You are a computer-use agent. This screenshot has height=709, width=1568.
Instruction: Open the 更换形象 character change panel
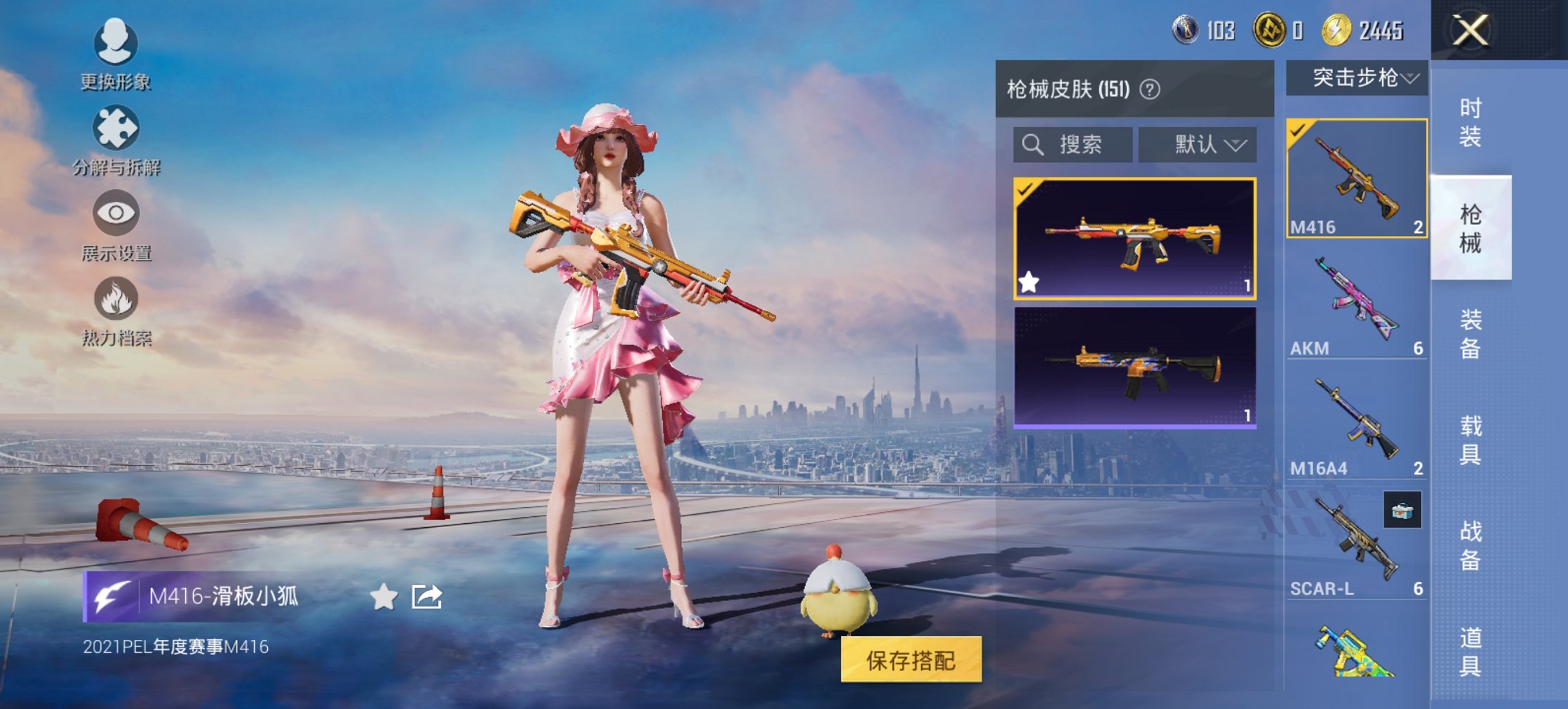tap(116, 48)
